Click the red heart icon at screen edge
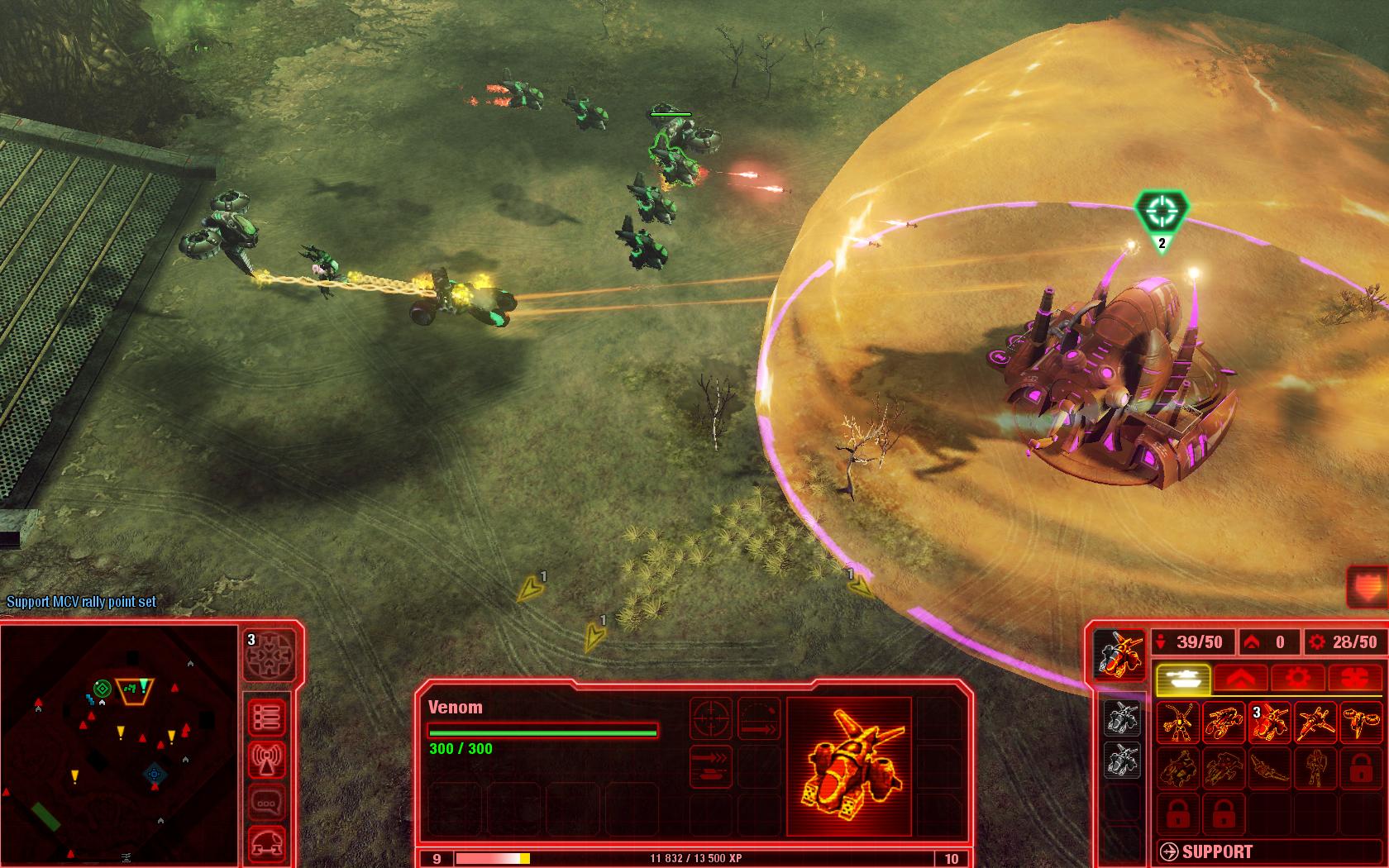The image size is (1389, 868). pyautogui.click(x=1368, y=588)
